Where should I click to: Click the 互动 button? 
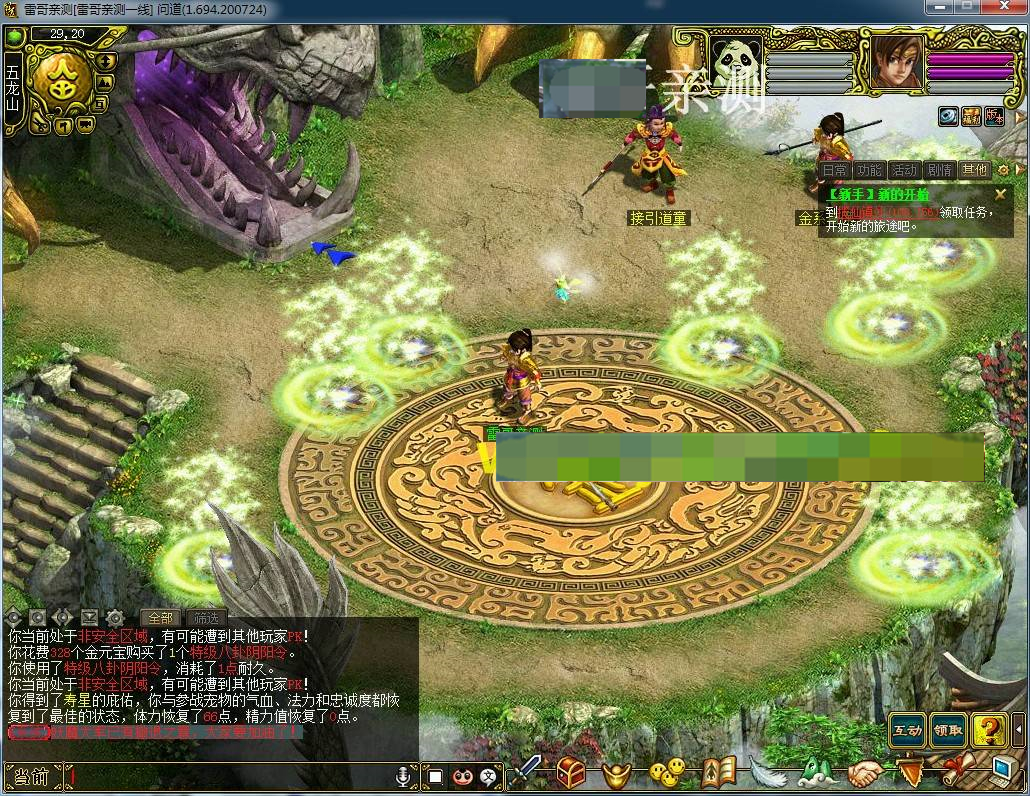(x=907, y=731)
